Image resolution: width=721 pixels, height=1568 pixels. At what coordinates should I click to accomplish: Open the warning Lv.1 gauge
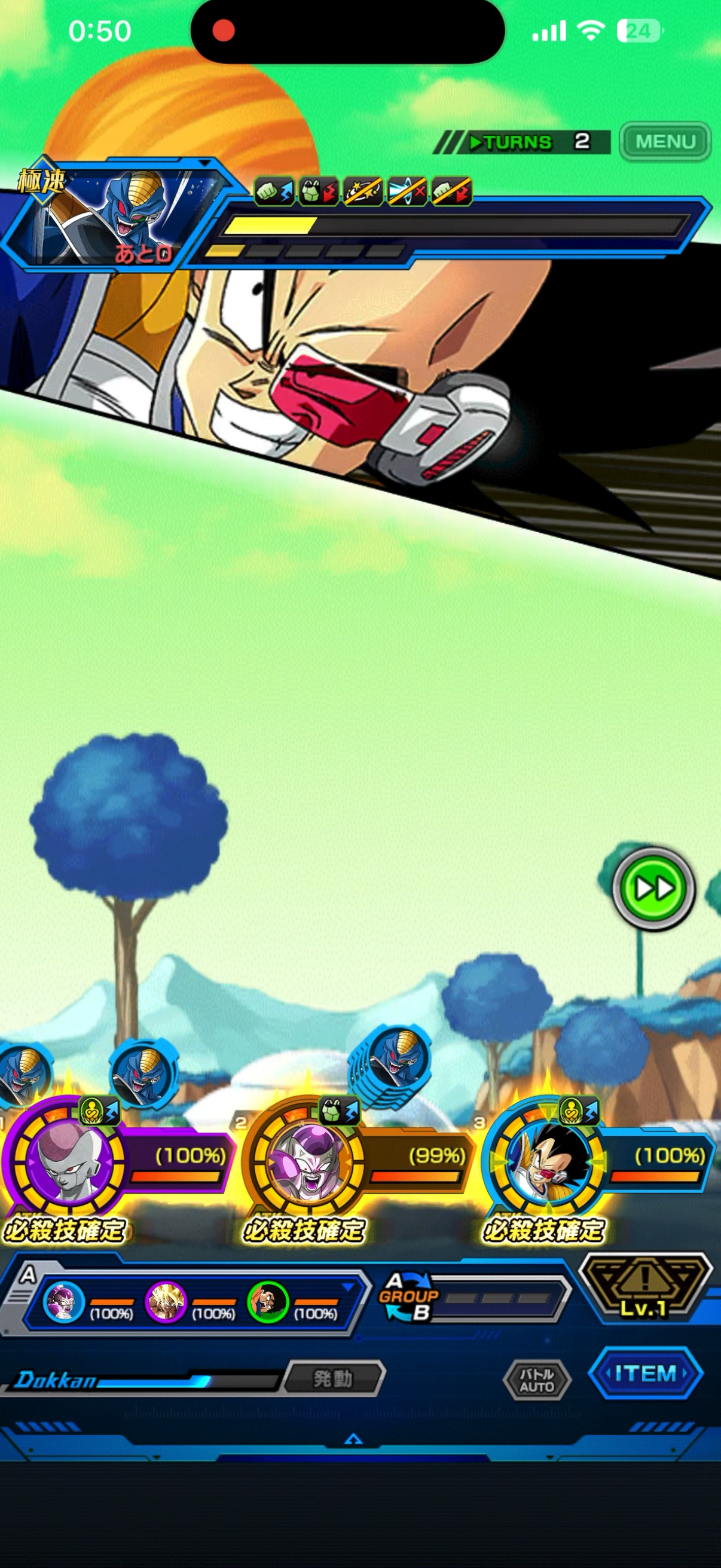tap(644, 1286)
